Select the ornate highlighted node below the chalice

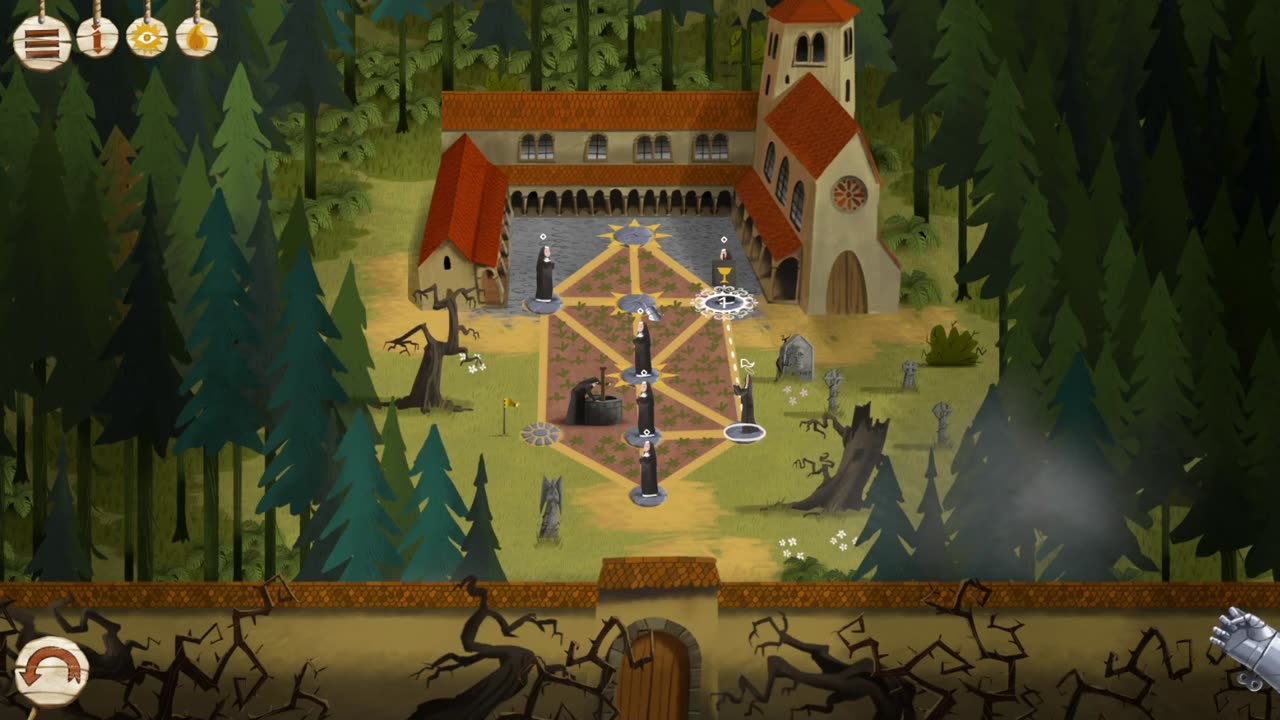tap(726, 300)
